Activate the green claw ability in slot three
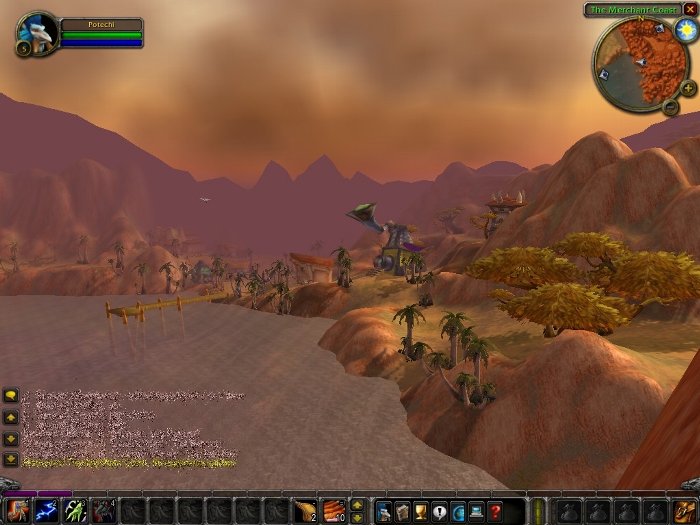 point(75,511)
